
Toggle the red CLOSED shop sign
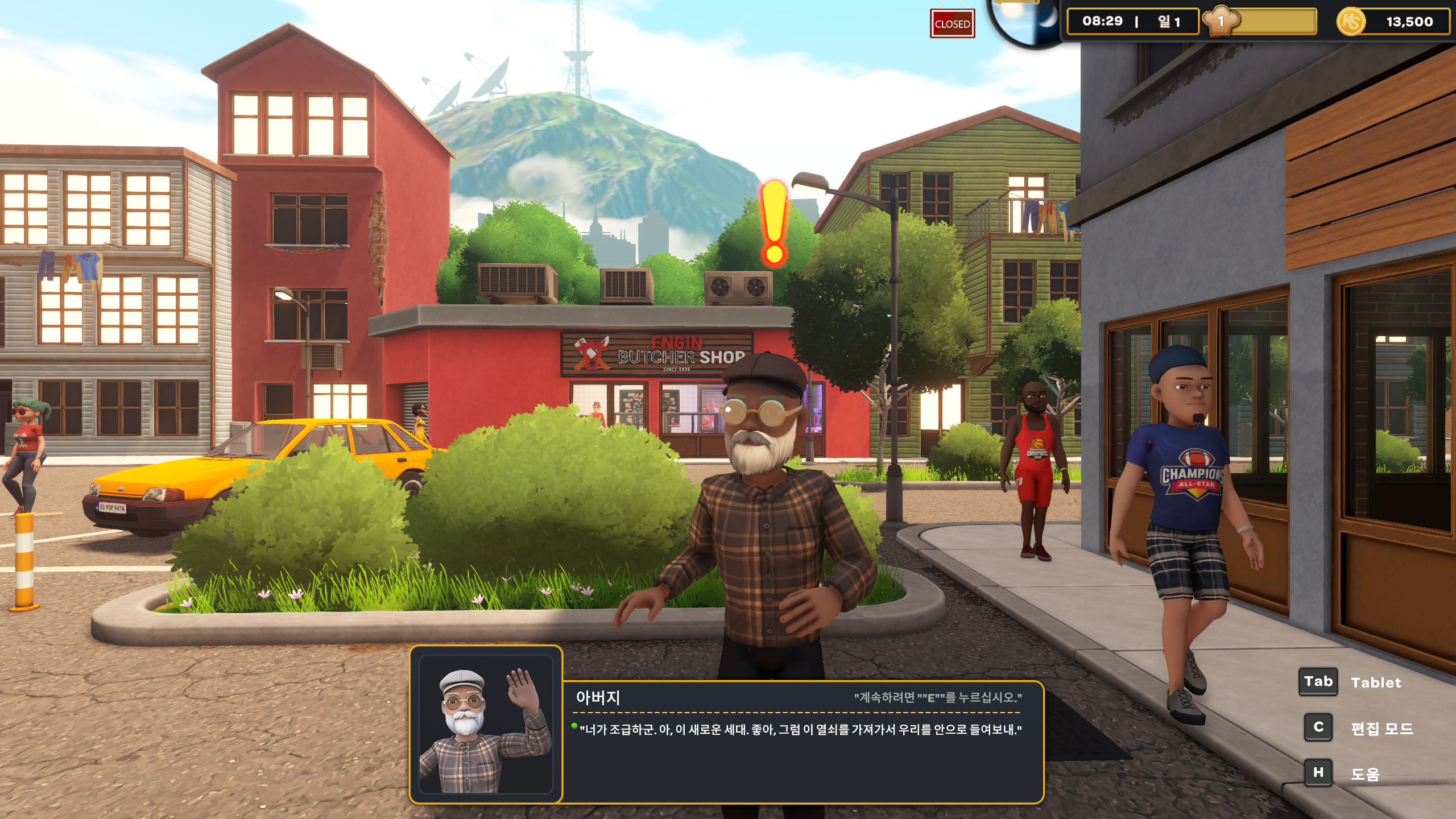coord(952,24)
